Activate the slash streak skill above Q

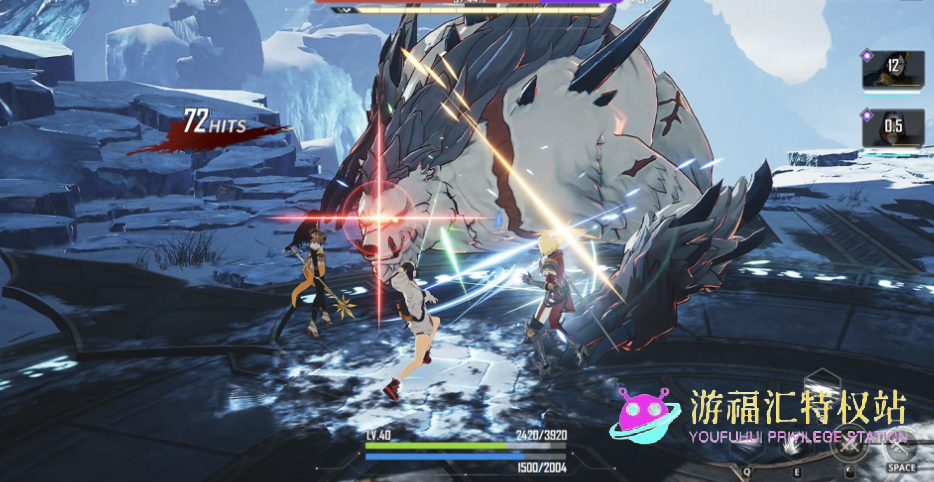[x=747, y=446]
